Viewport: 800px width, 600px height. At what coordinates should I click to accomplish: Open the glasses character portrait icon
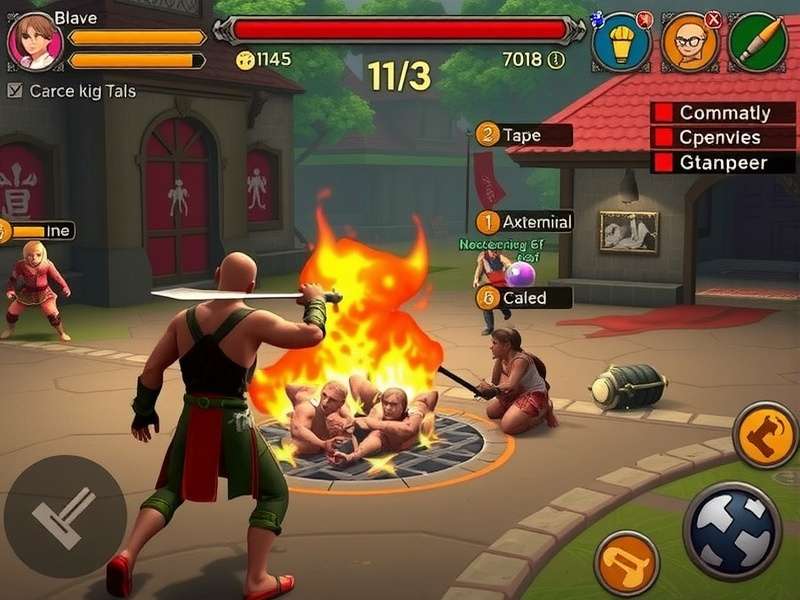[690, 42]
